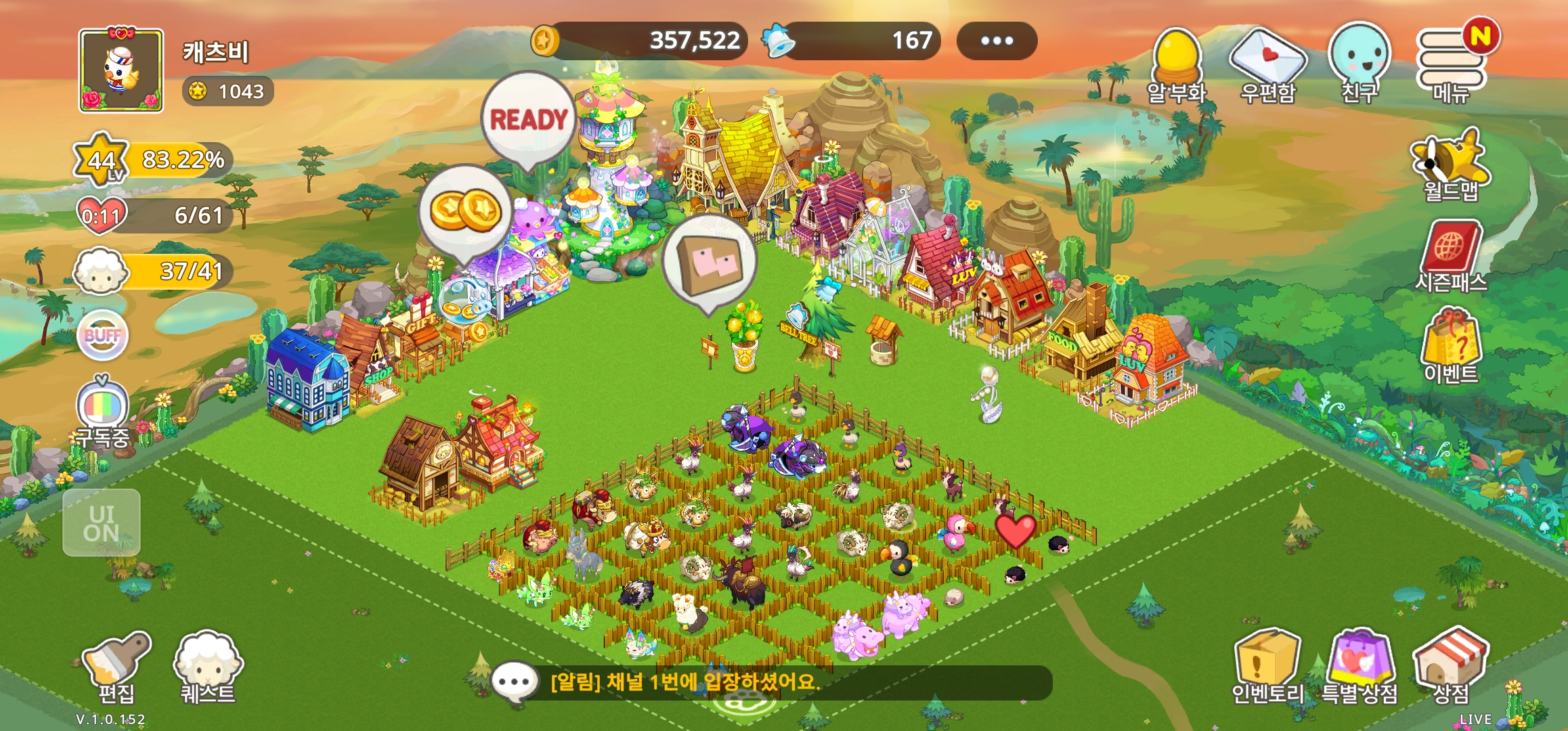Viewport: 1568px width, 731px height.
Task: Toggle the UI ON button
Action: 102,523
